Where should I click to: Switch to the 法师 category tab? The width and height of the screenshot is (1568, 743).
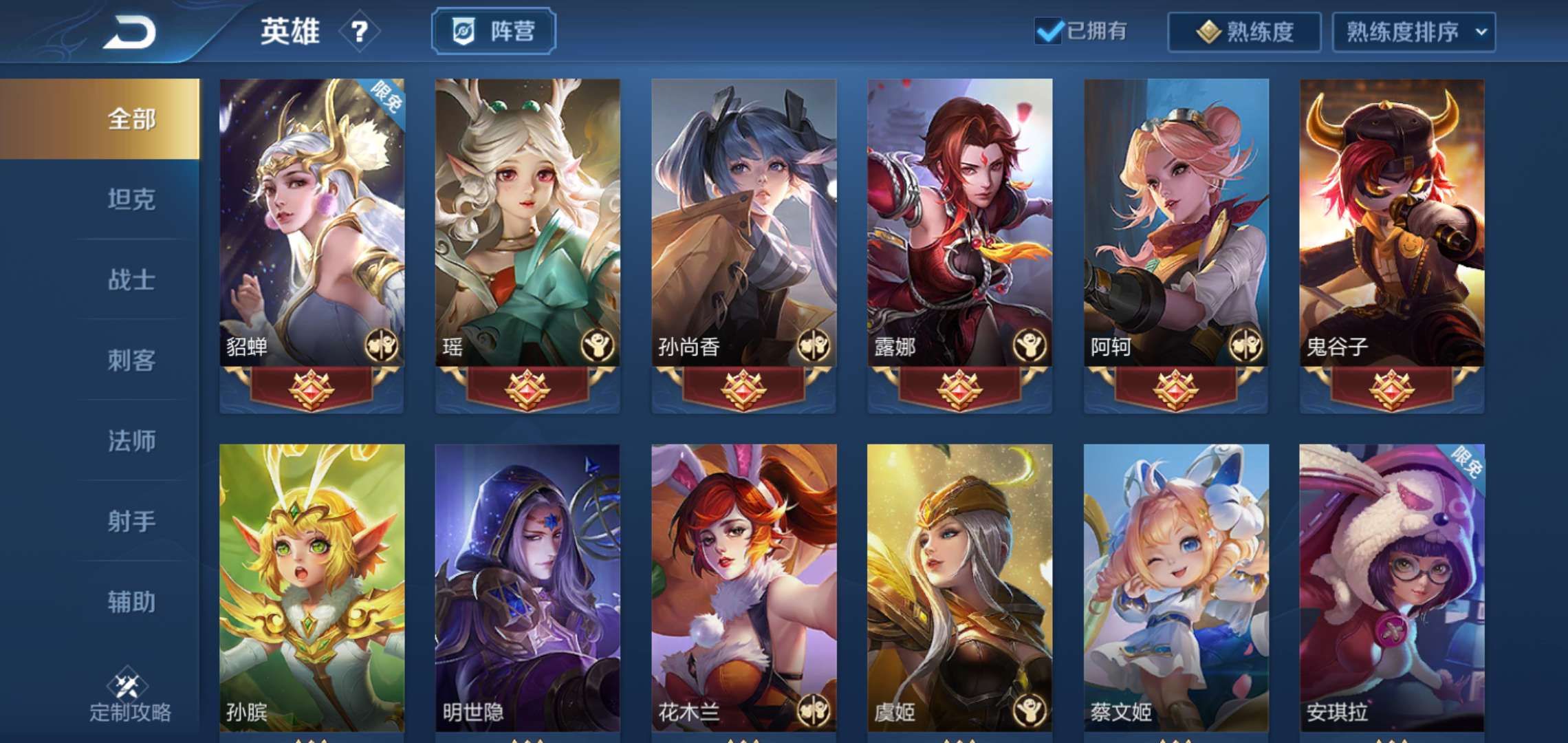point(132,440)
